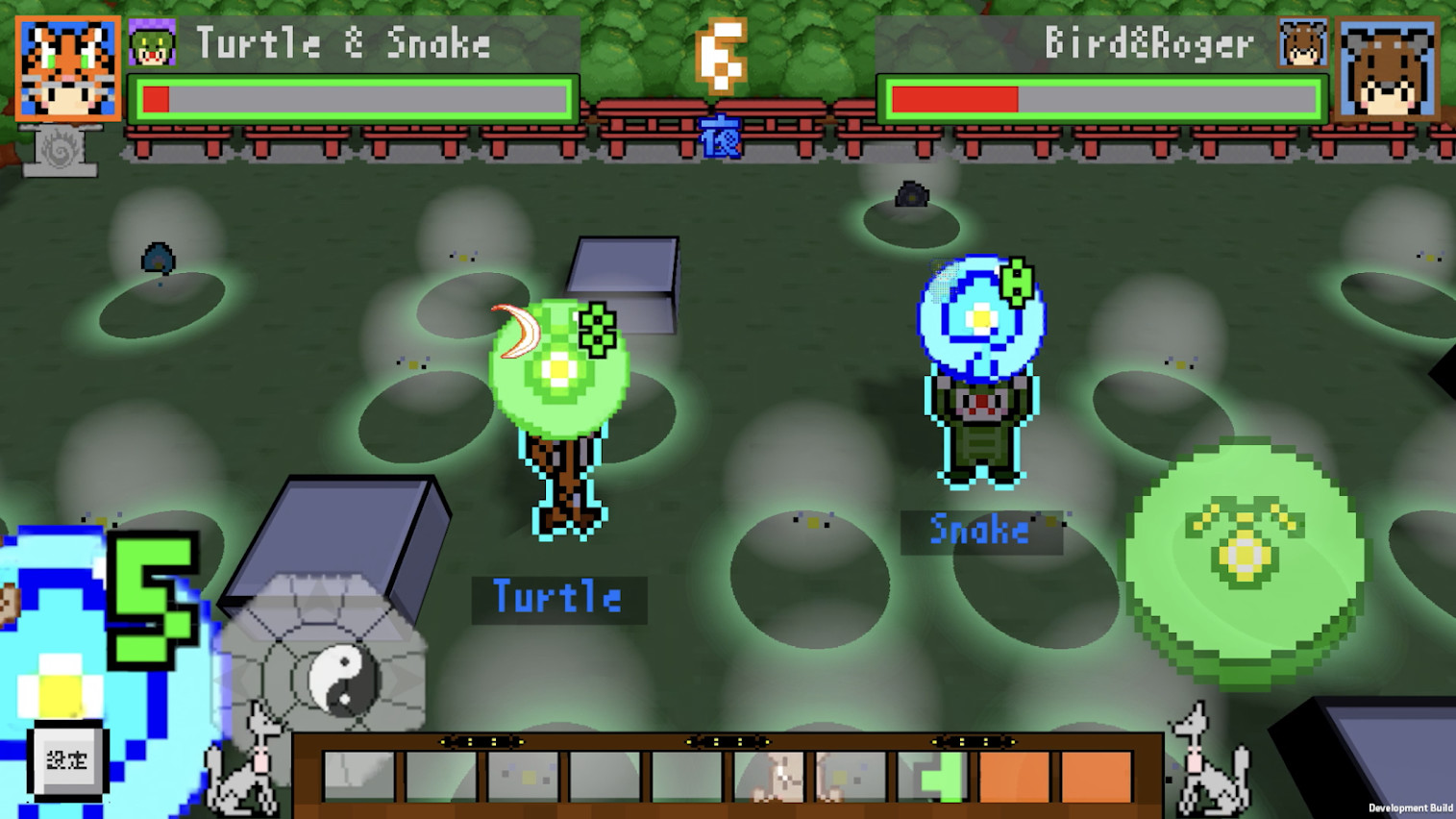Click the Turtle & Snake health bar
1456x819 pixels.
pyautogui.click(x=351, y=96)
